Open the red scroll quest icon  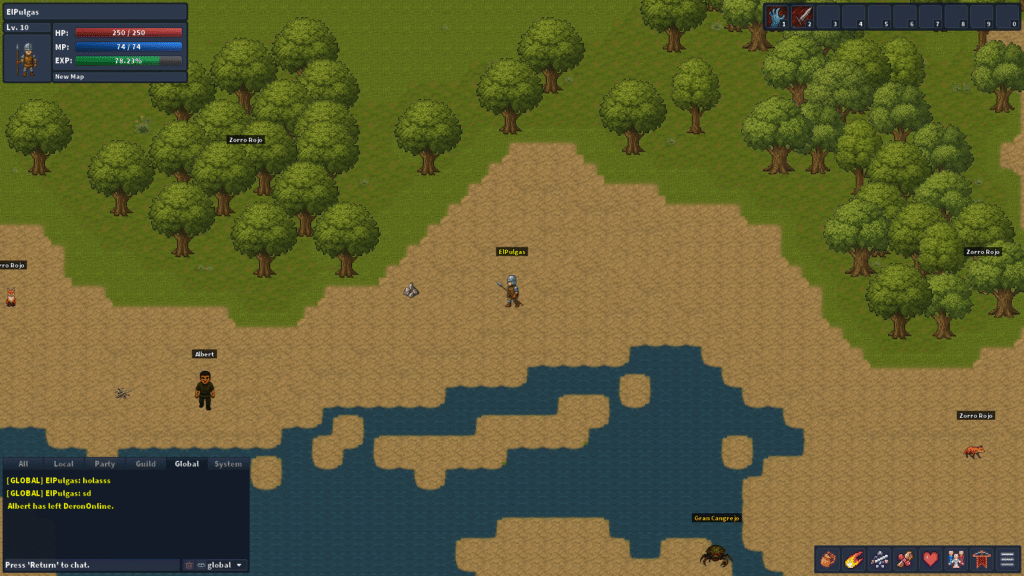click(x=905, y=559)
